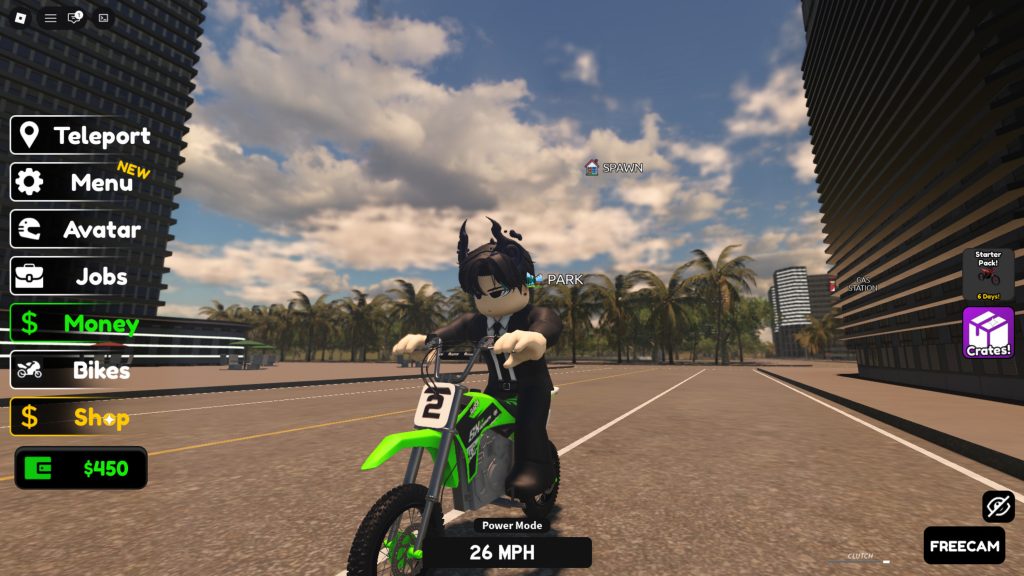This screenshot has width=1024, height=576.
Task: Open the purple Crates button
Action: click(988, 333)
